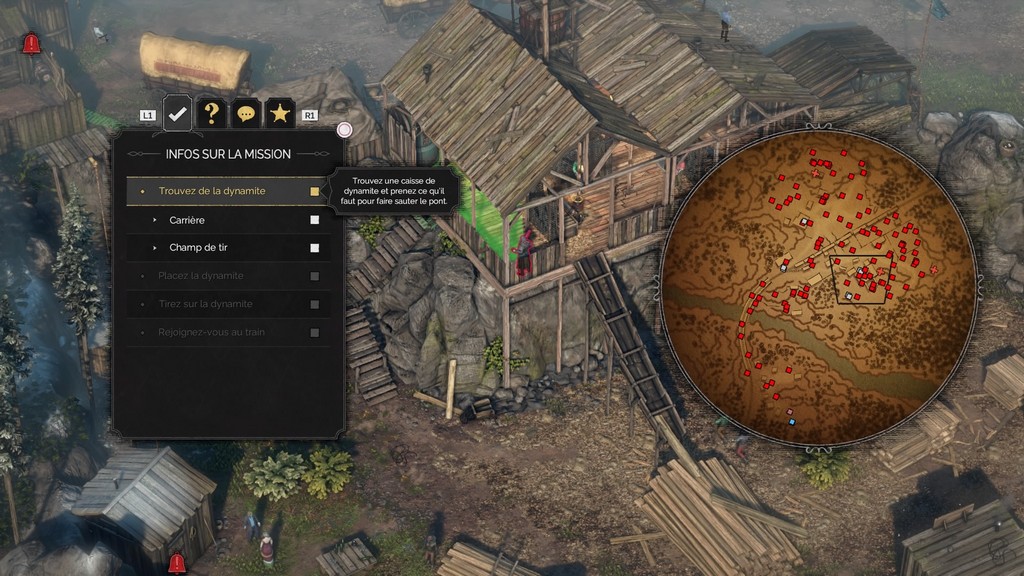Viewport: 1024px width, 576px height.
Task: Switch to the star badges tab
Action: click(x=280, y=114)
